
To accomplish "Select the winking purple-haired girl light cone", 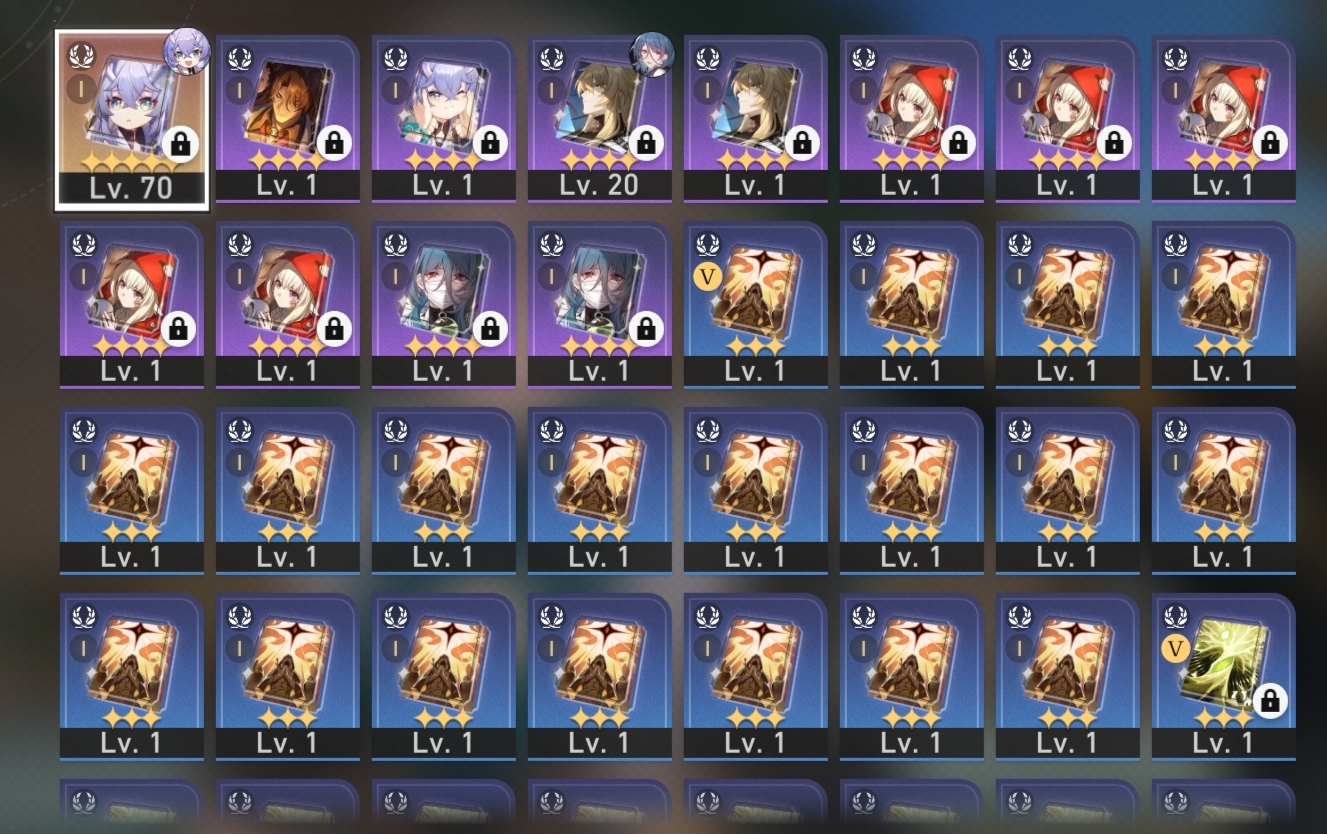I will pyautogui.click(x=444, y=110).
